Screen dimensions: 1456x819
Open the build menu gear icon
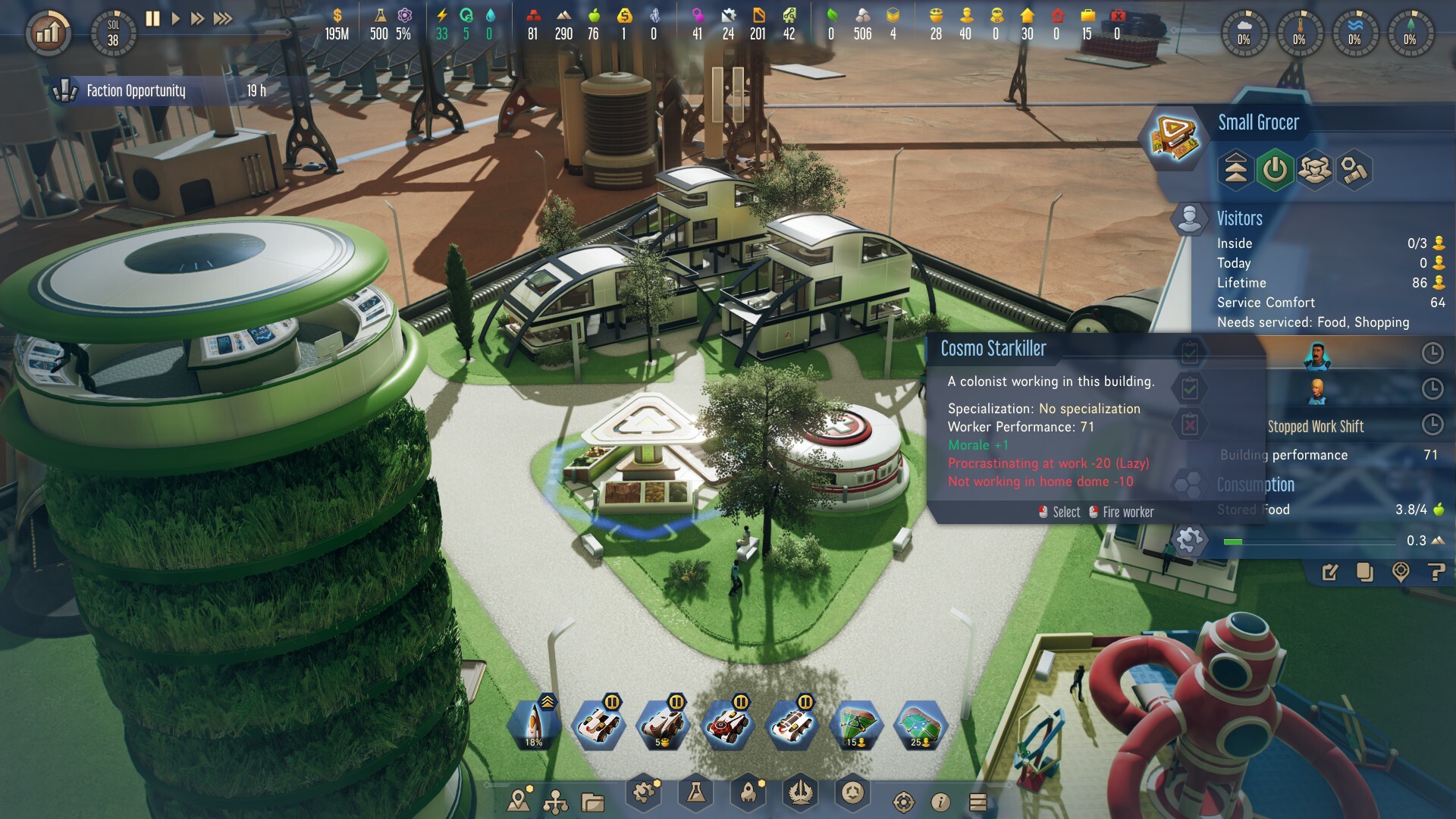(x=644, y=792)
